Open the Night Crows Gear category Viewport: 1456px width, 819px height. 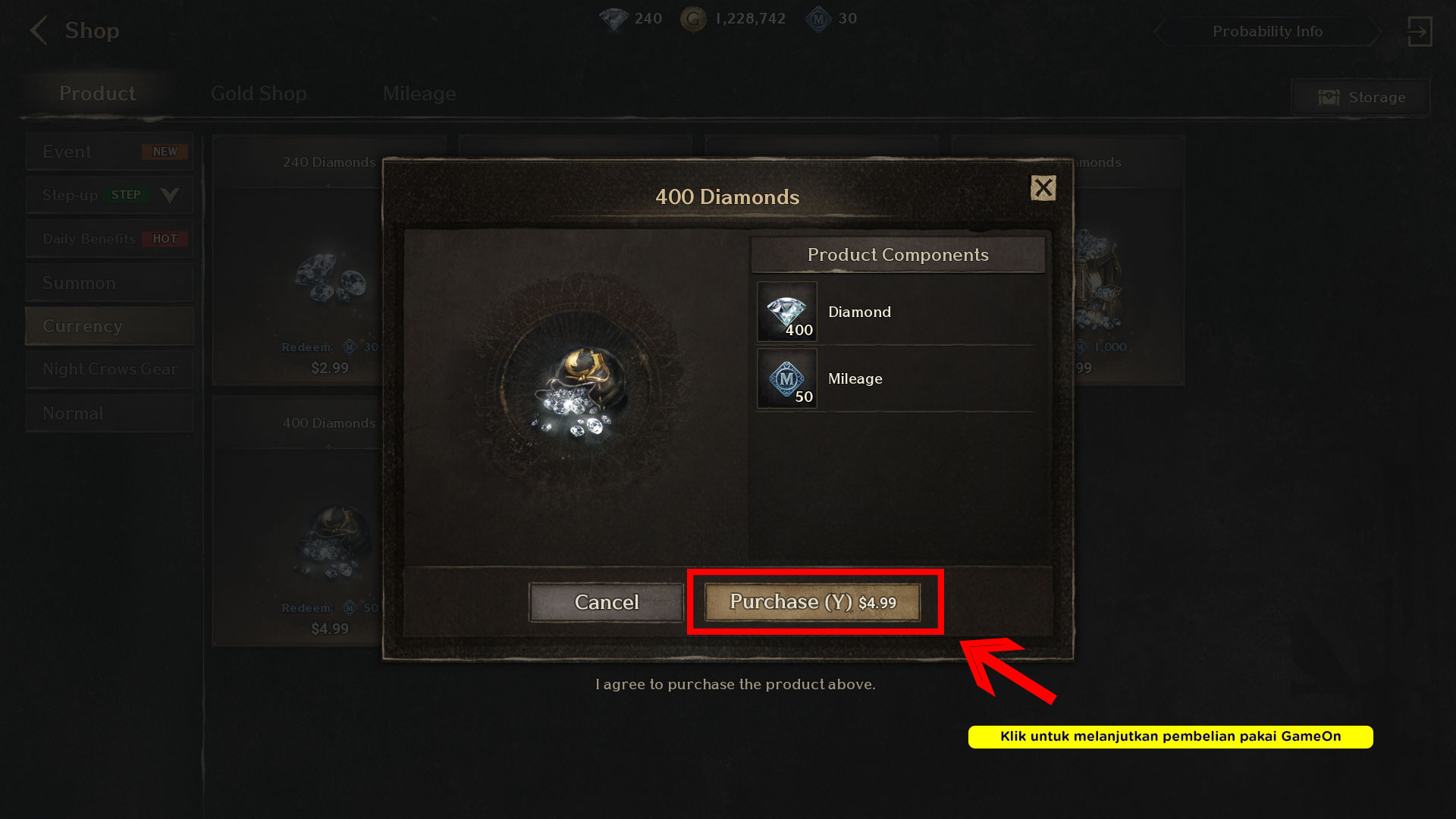[x=109, y=369]
